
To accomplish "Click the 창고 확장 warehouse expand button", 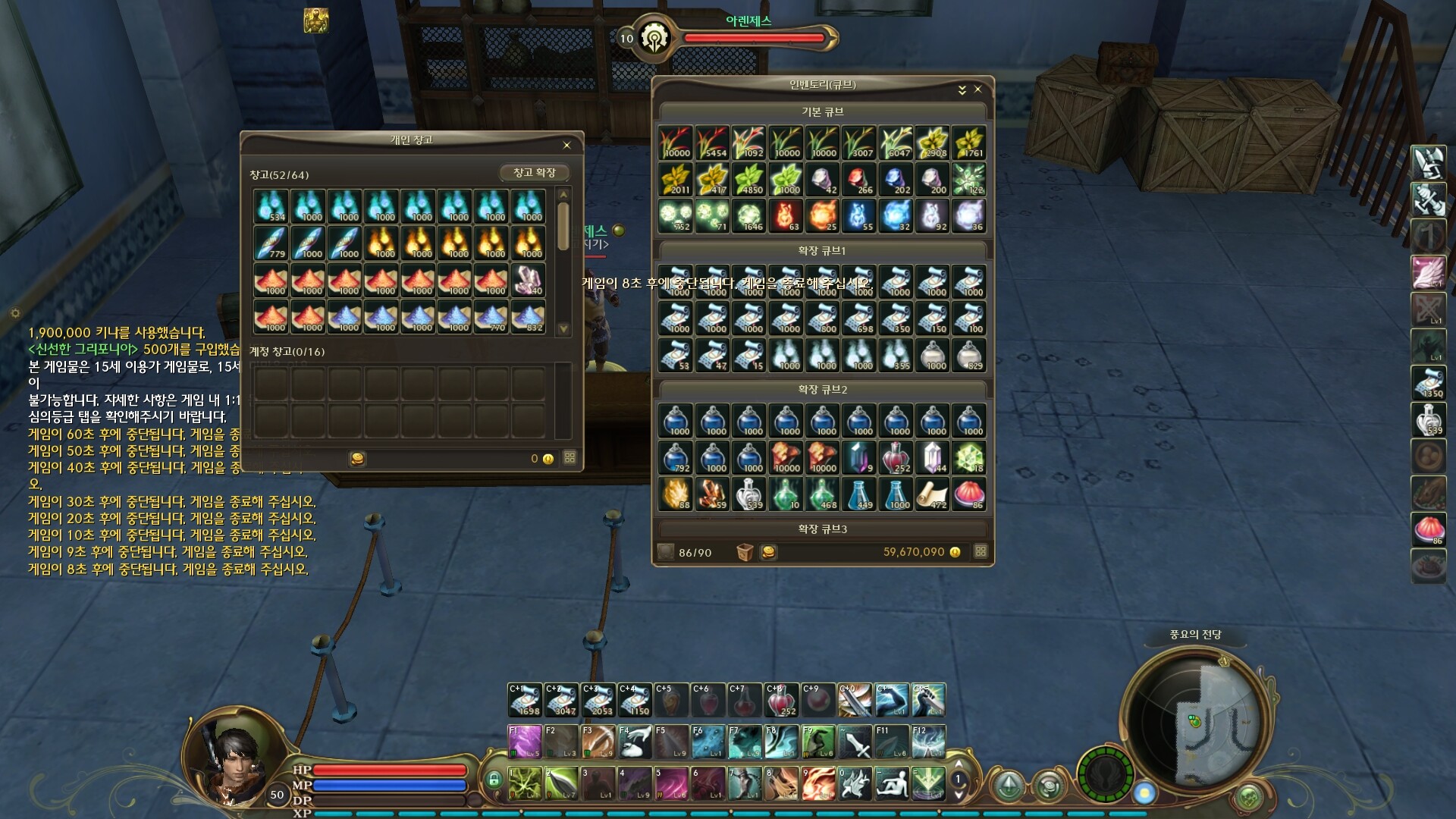I will (534, 173).
